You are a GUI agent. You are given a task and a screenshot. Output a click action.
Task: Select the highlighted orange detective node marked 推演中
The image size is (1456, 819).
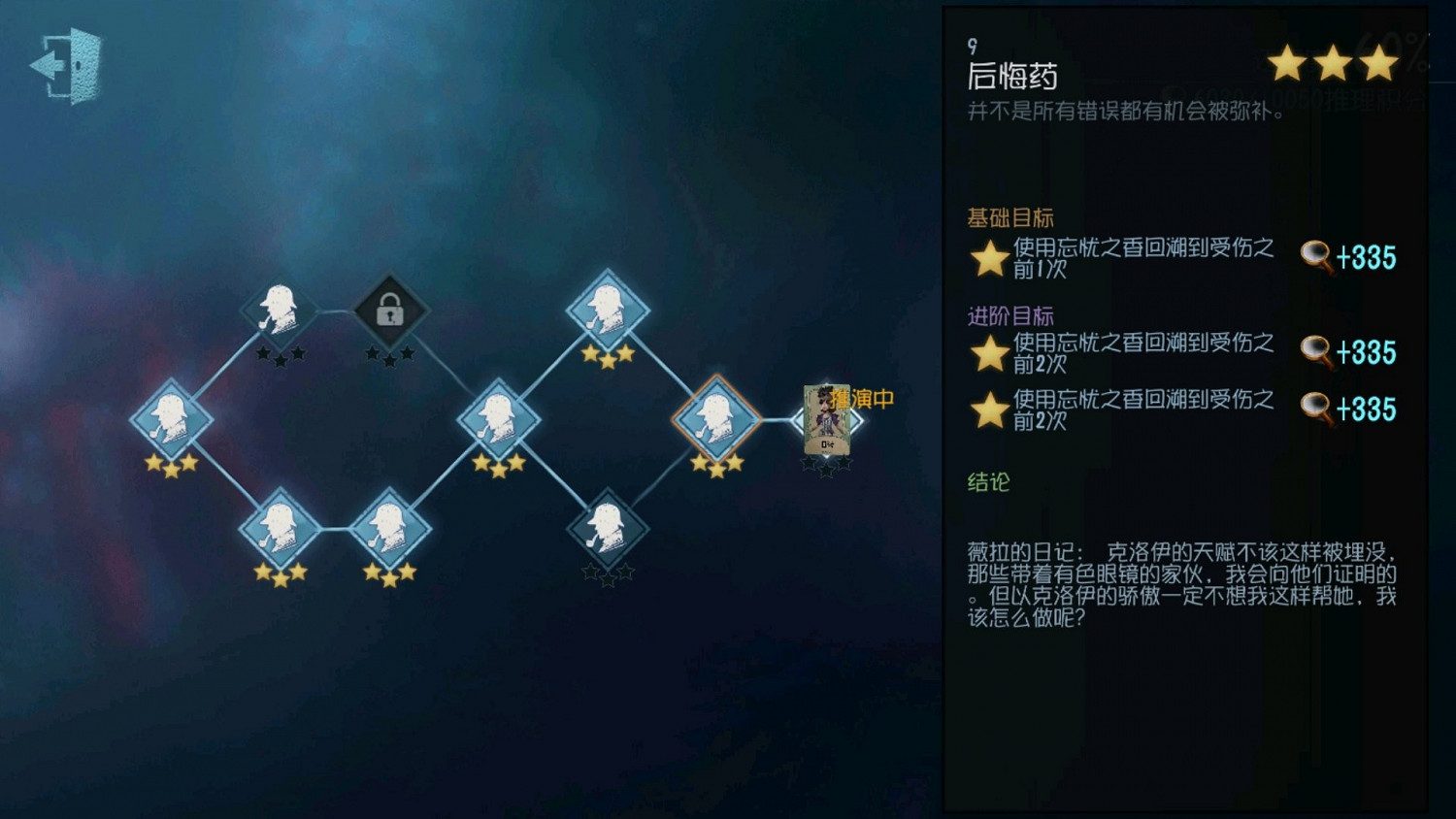tap(718, 419)
